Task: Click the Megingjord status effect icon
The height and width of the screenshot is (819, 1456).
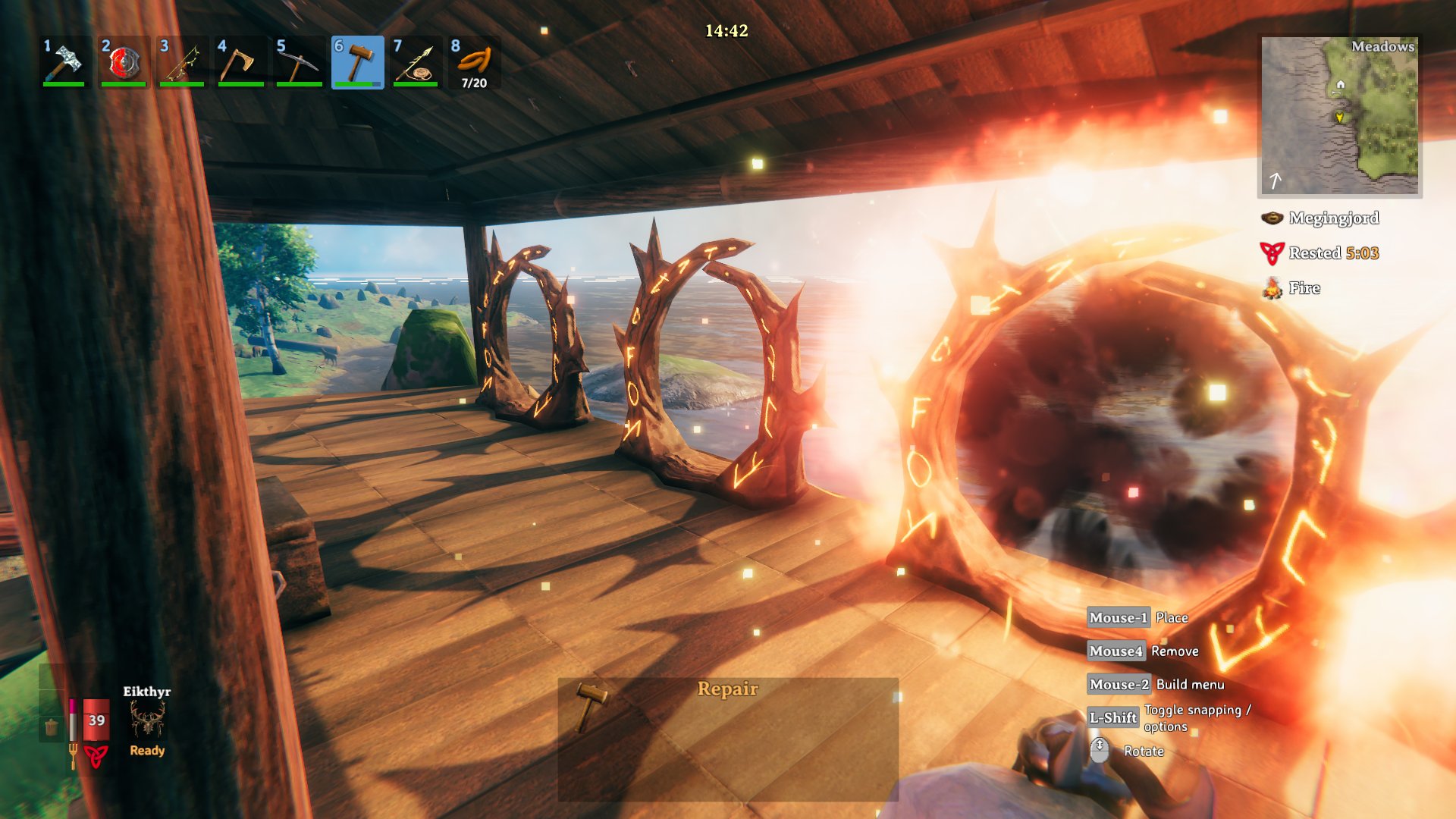Action: point(1272,218)
